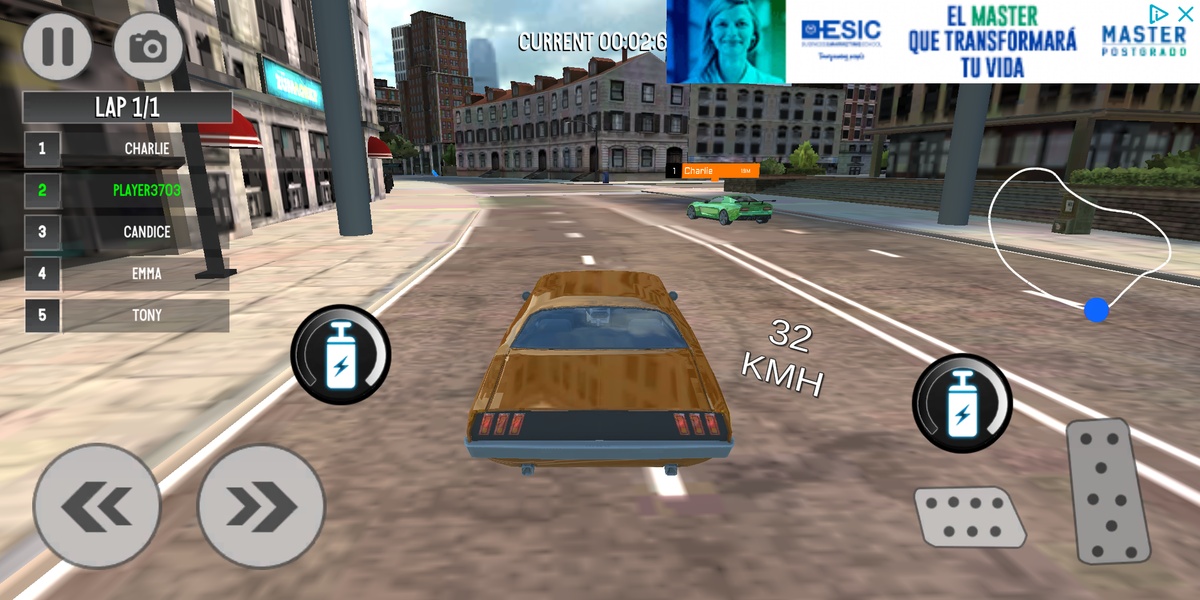Hit the wide brake pedal
The width and height of the screenshot is (1200, 600).
pyautogui.click(x=969, y=516)
